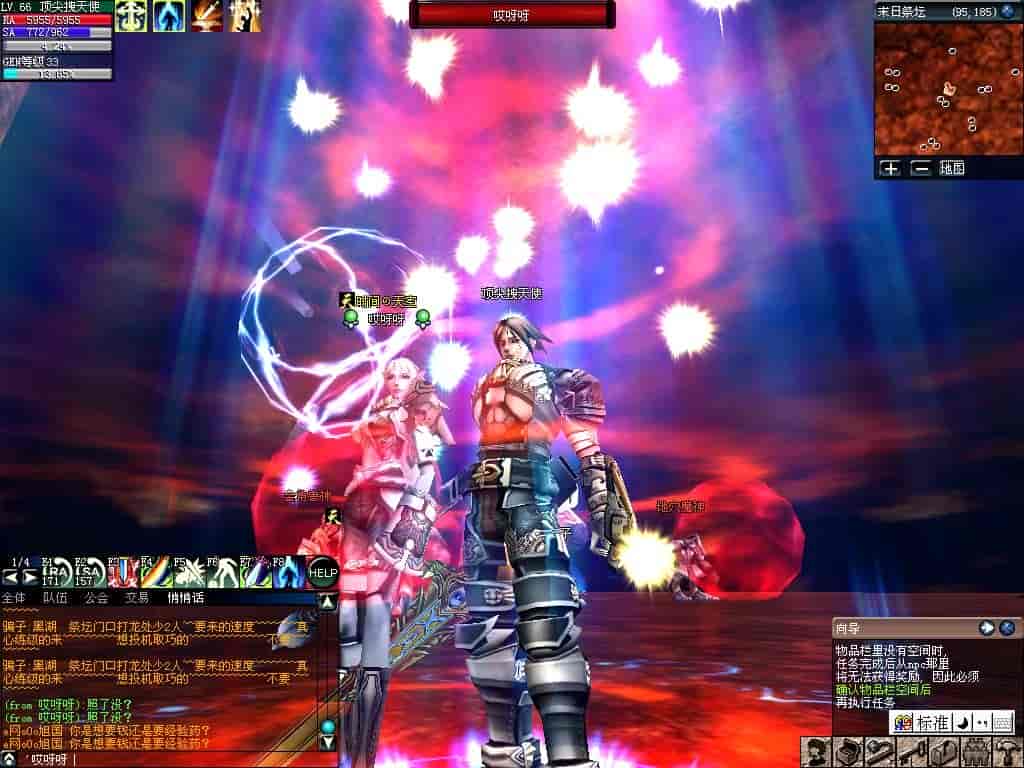This screenshot has width=1024, height=768.
Task: Activate the F3 red-and-blue shield skill
Action: 121,572
